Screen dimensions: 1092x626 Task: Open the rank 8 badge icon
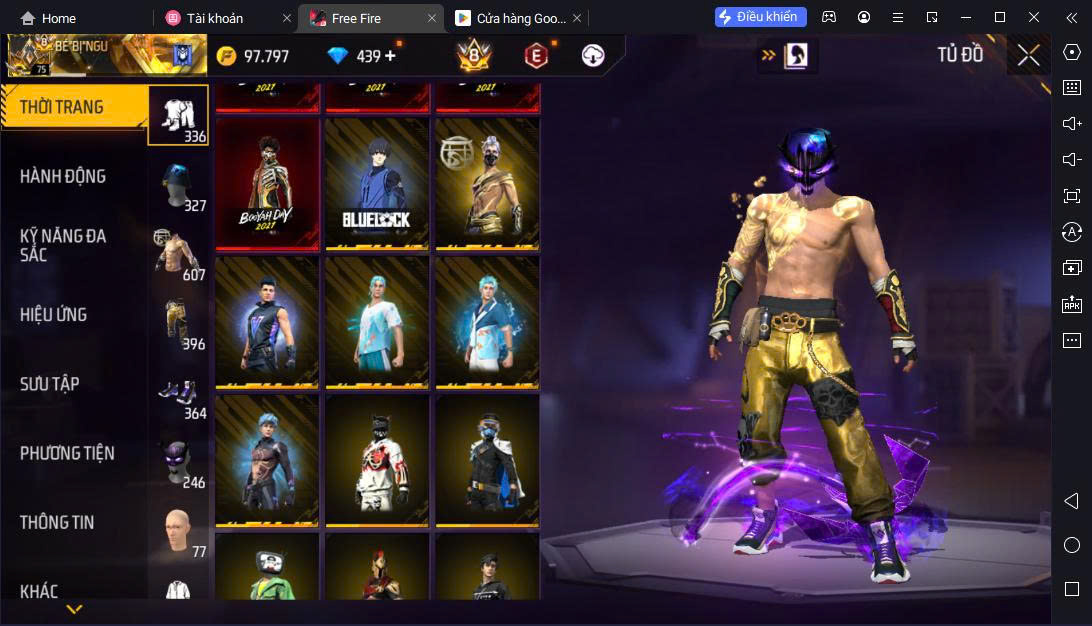click(x=473, y=56)
